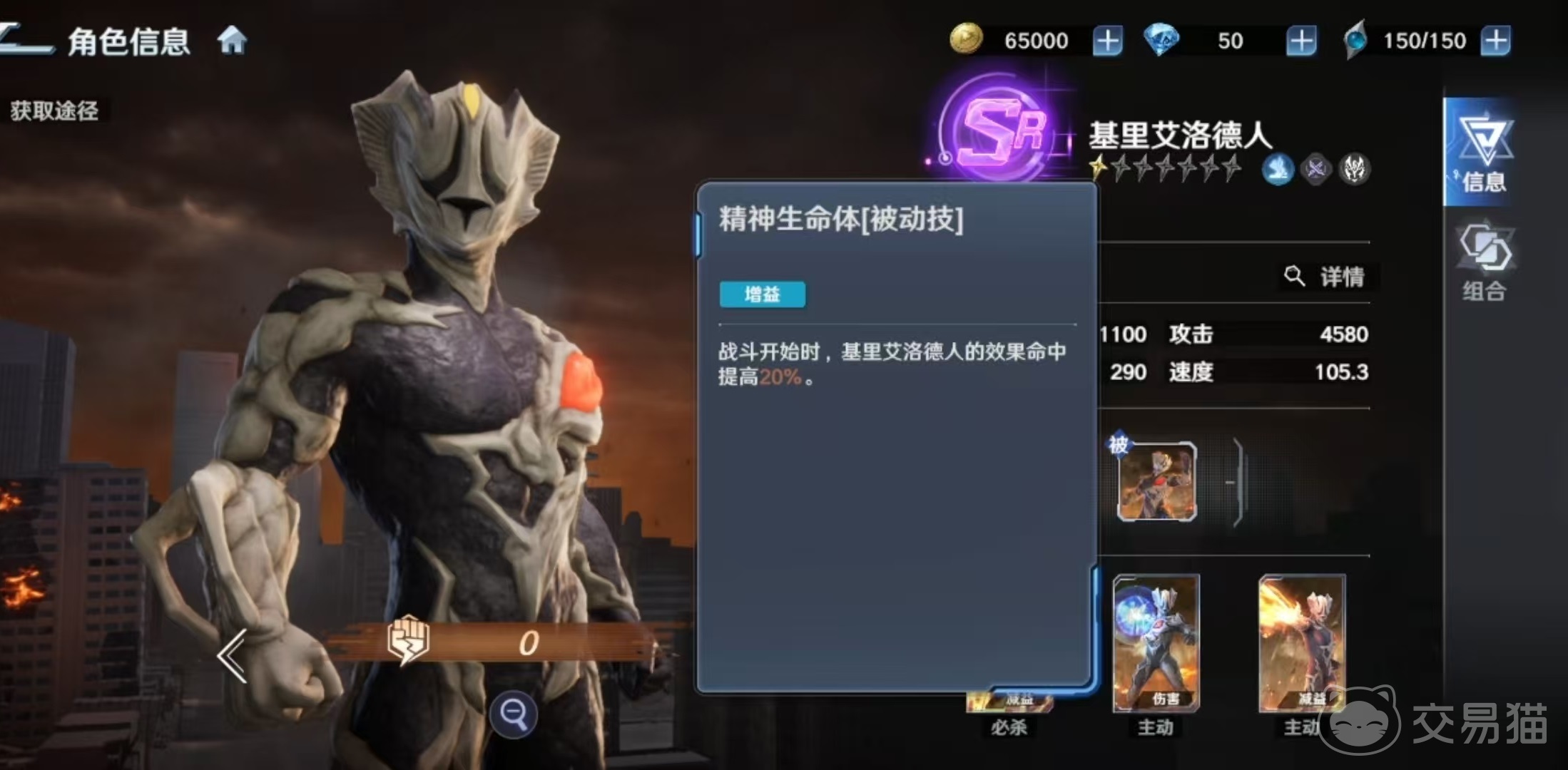Select the 伤害 active skill card

[1156, 644]
